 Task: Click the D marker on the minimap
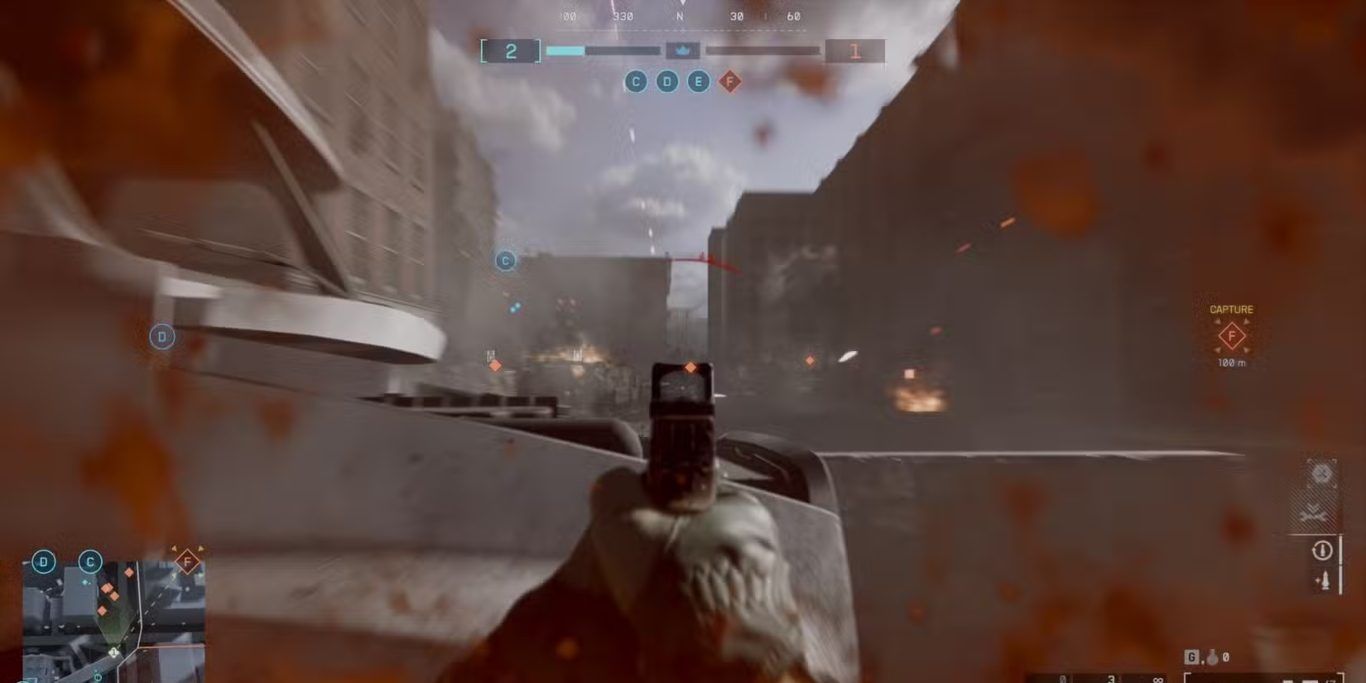43,562
